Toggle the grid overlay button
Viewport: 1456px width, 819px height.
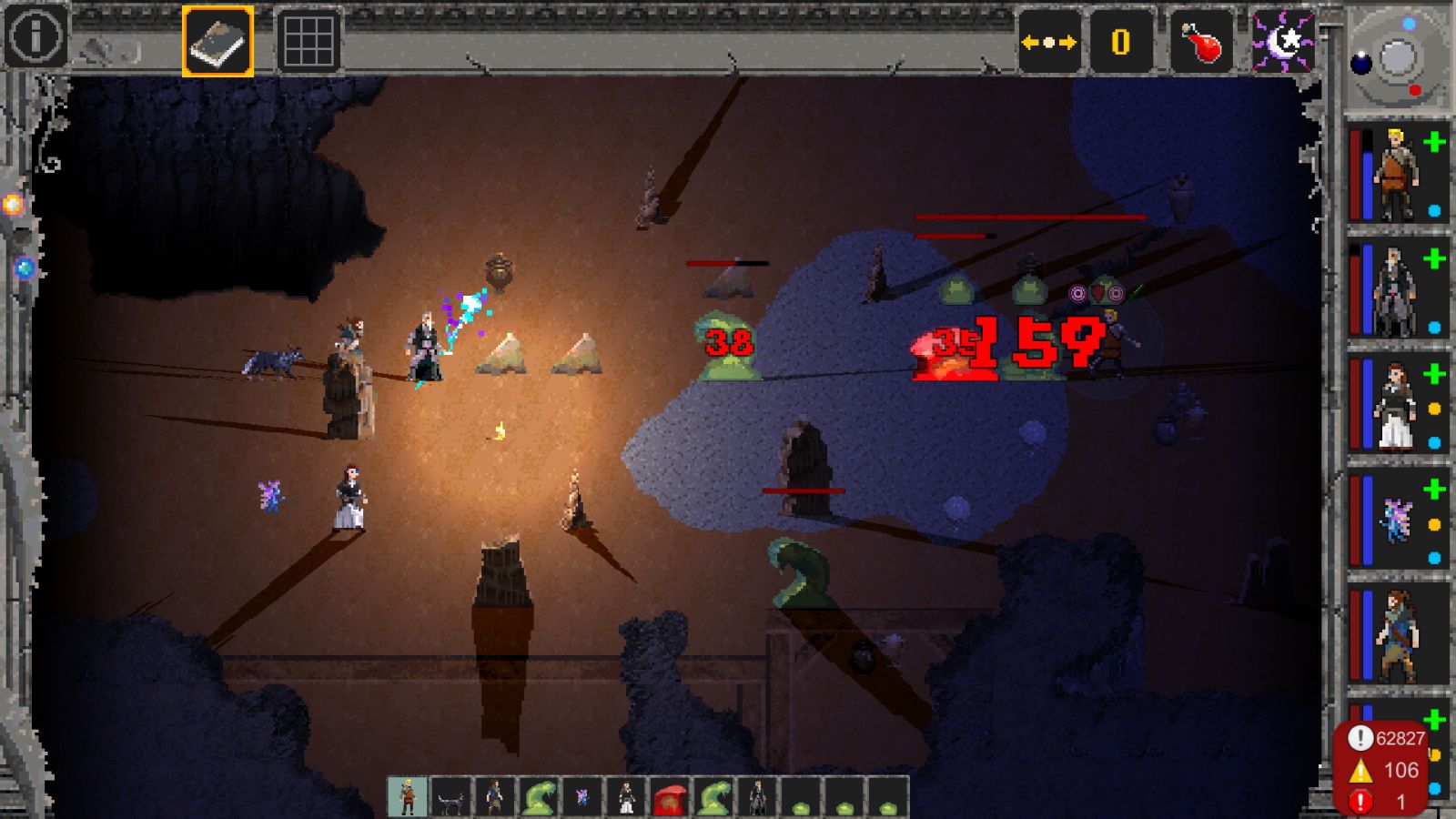[308, 41]
